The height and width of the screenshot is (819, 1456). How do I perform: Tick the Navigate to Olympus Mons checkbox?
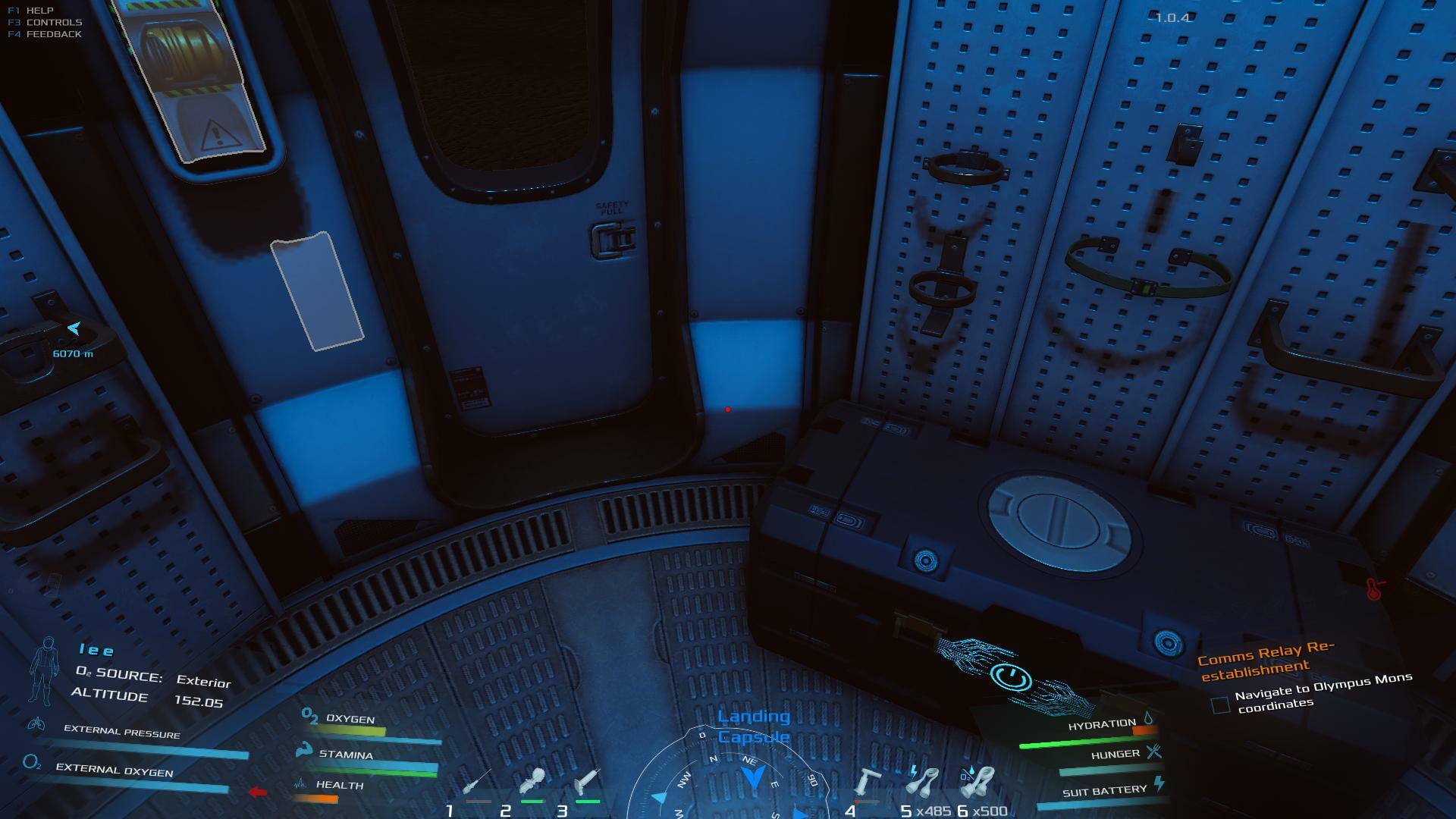click(1220, 705)
